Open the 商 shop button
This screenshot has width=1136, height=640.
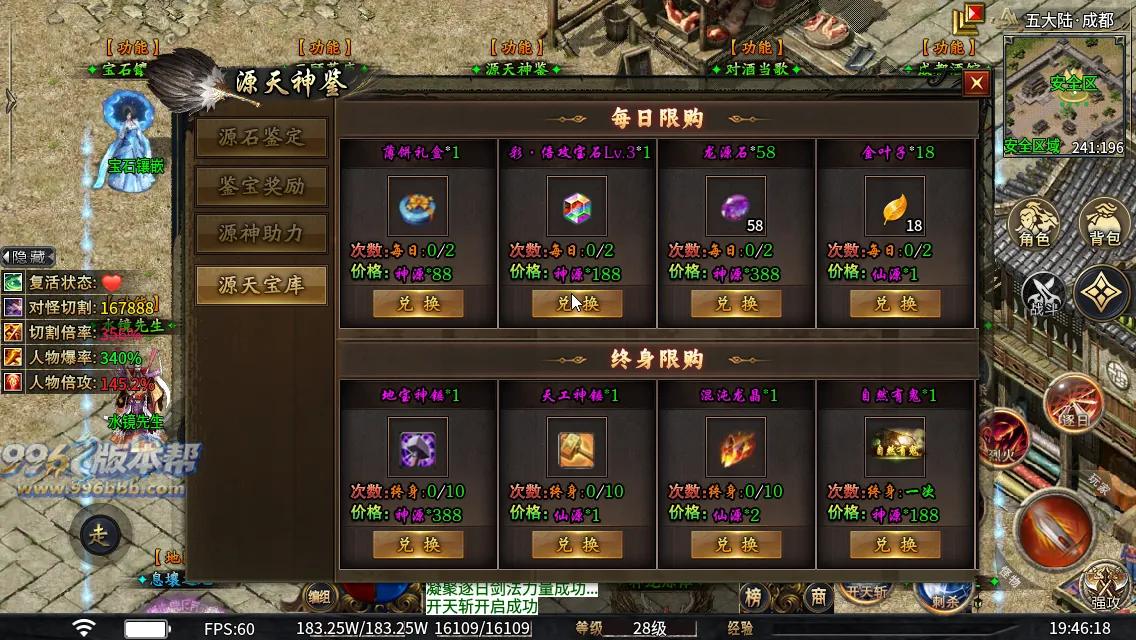tap(818, 597)
